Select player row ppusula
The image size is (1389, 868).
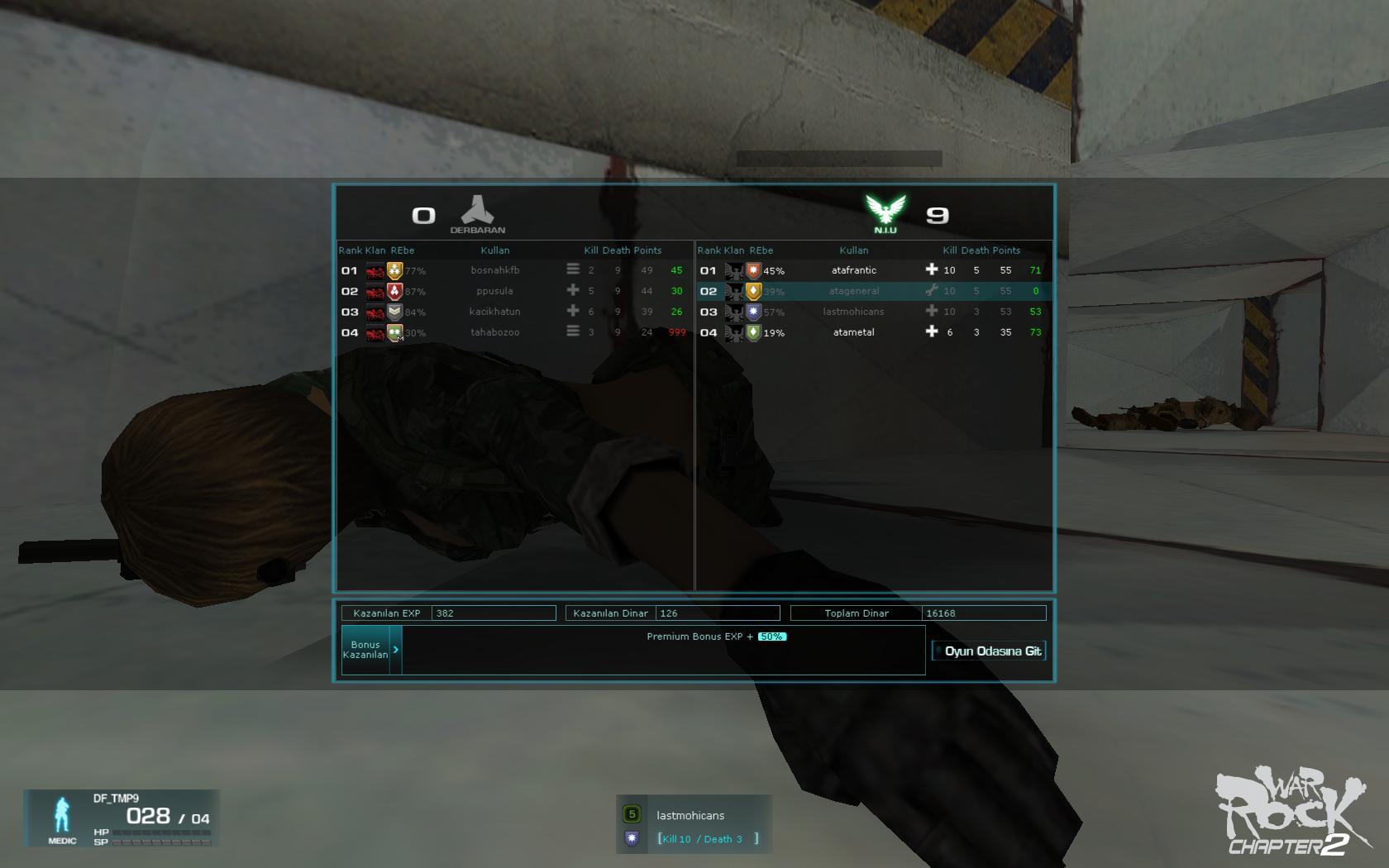[x=495, y=291]
